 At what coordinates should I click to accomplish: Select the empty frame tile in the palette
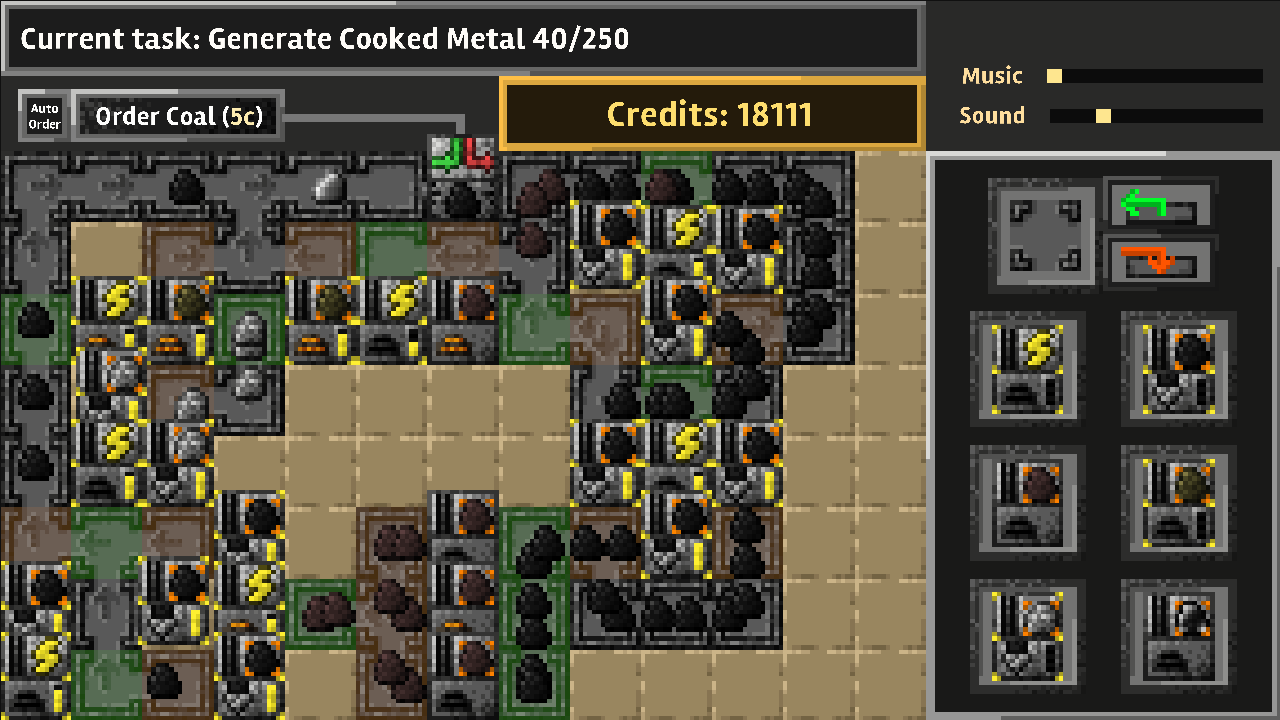(x=1044, y=233)
